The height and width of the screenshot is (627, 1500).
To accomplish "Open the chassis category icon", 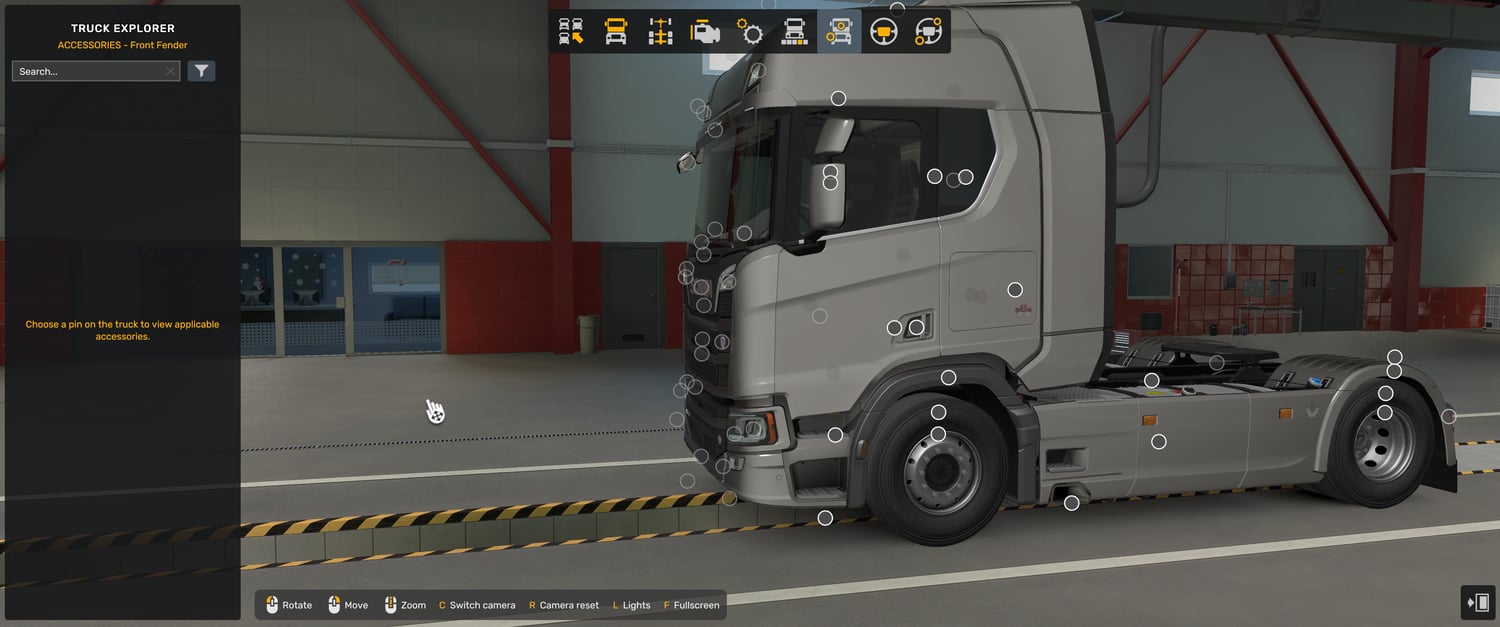I will point(661,32).
